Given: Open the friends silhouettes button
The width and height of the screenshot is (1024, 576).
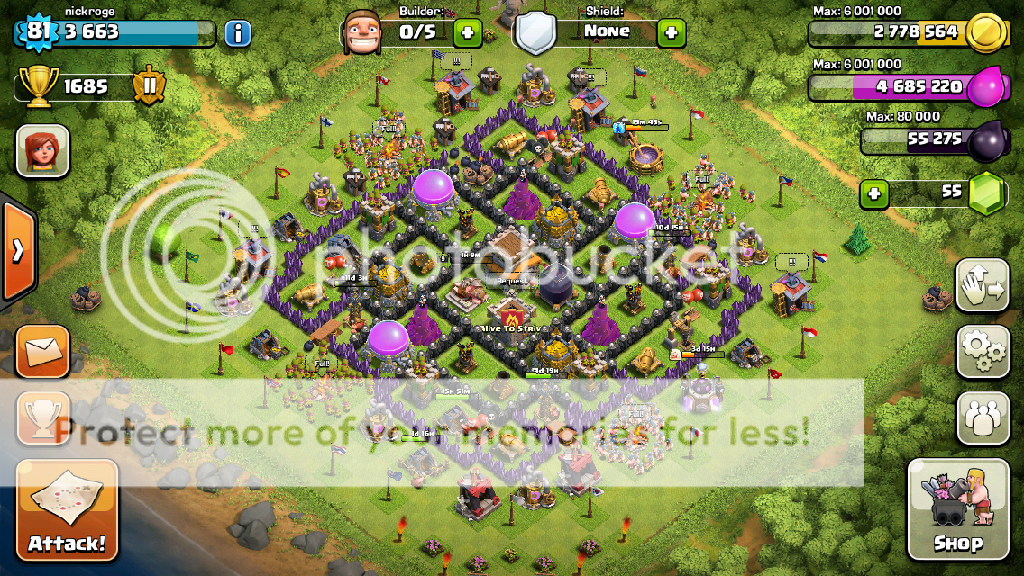Looking at the screenshot, I should [x=982, y=417].
